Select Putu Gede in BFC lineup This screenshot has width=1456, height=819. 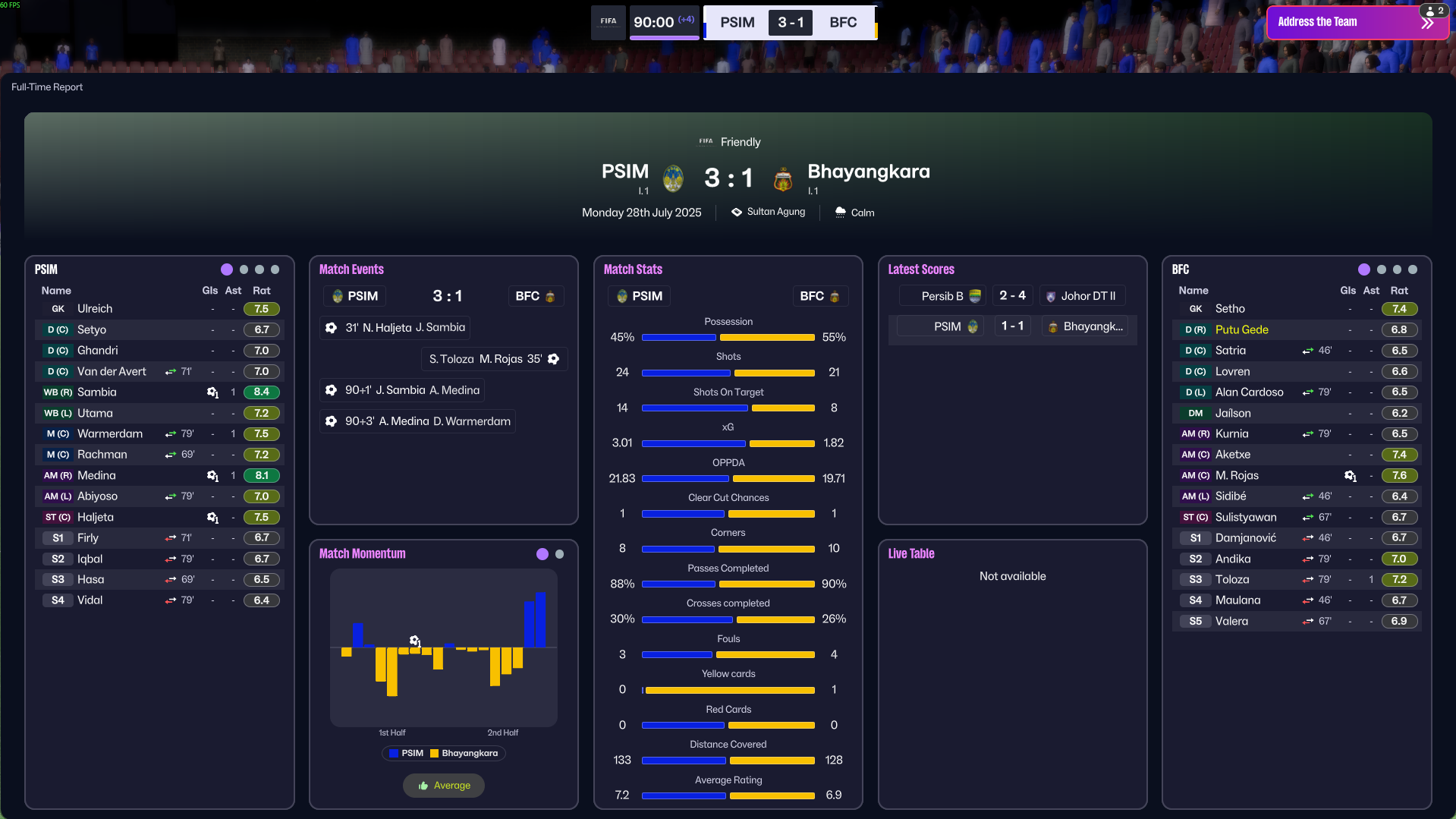coord(1241,330)
